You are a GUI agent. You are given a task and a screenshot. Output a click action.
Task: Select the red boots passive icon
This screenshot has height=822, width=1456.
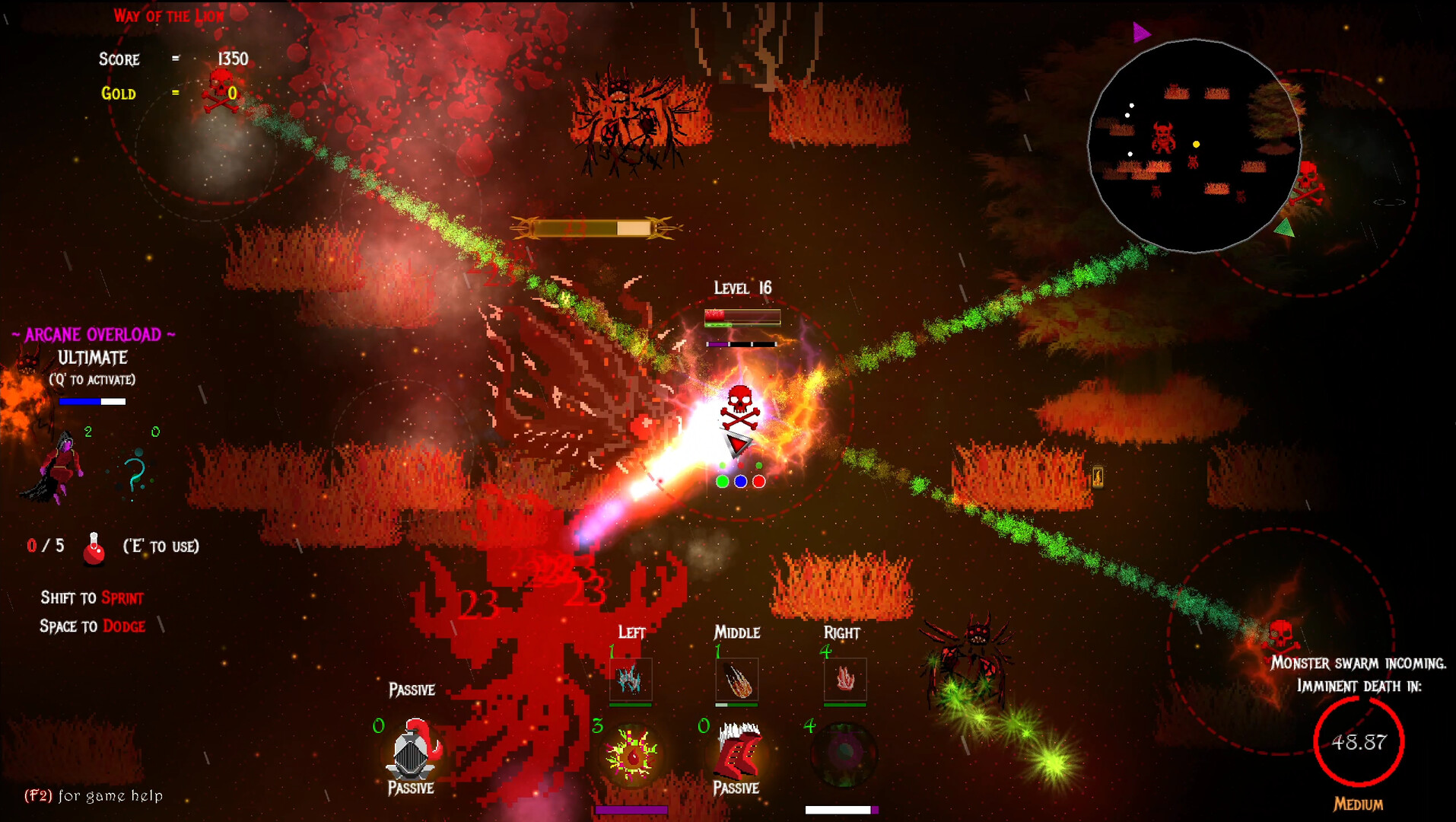coord(738,751)
